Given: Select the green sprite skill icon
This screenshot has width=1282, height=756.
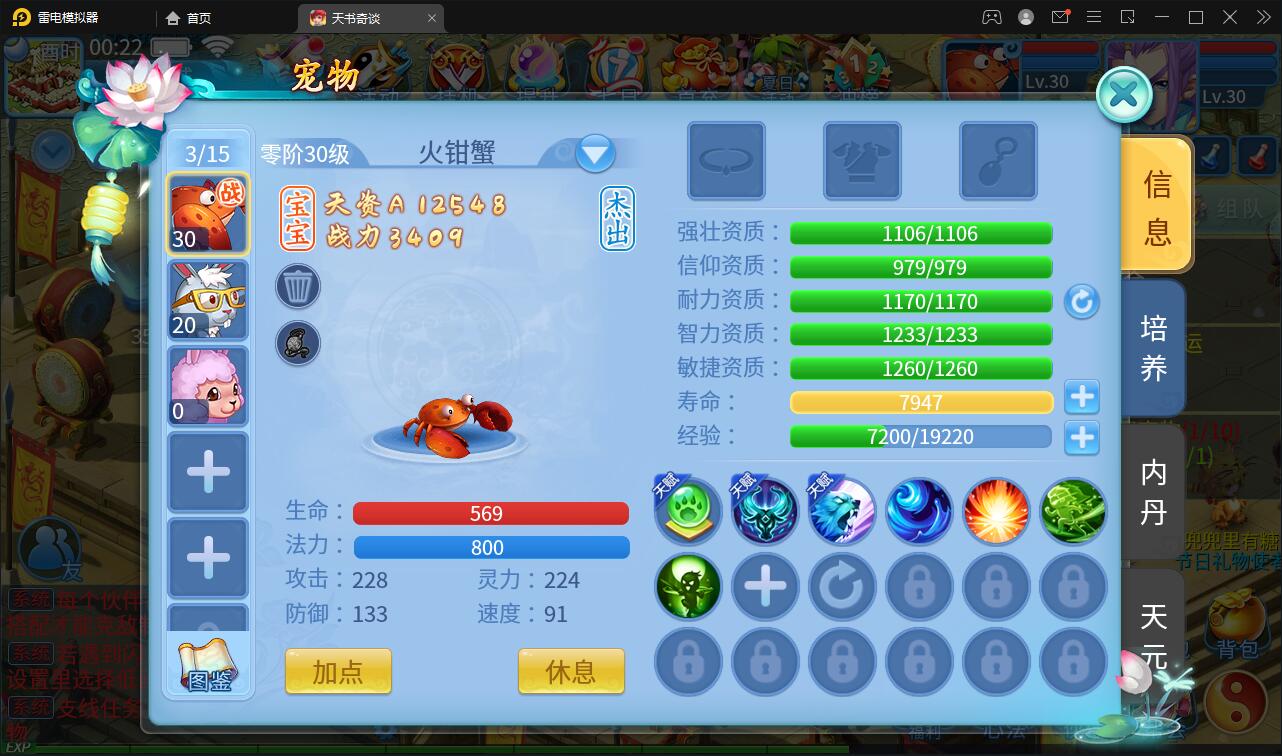Looking at the screenshot, I should [x=687, y=587].
